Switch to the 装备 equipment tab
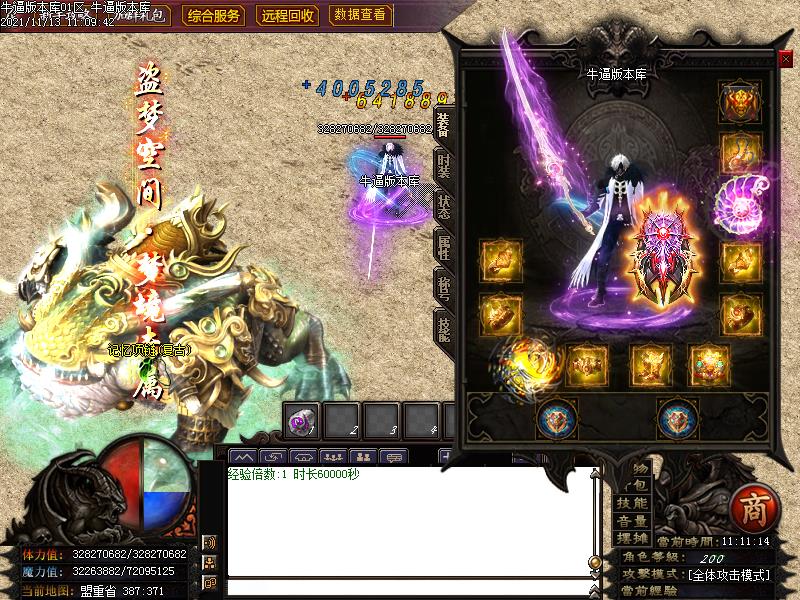 [443, 124]
